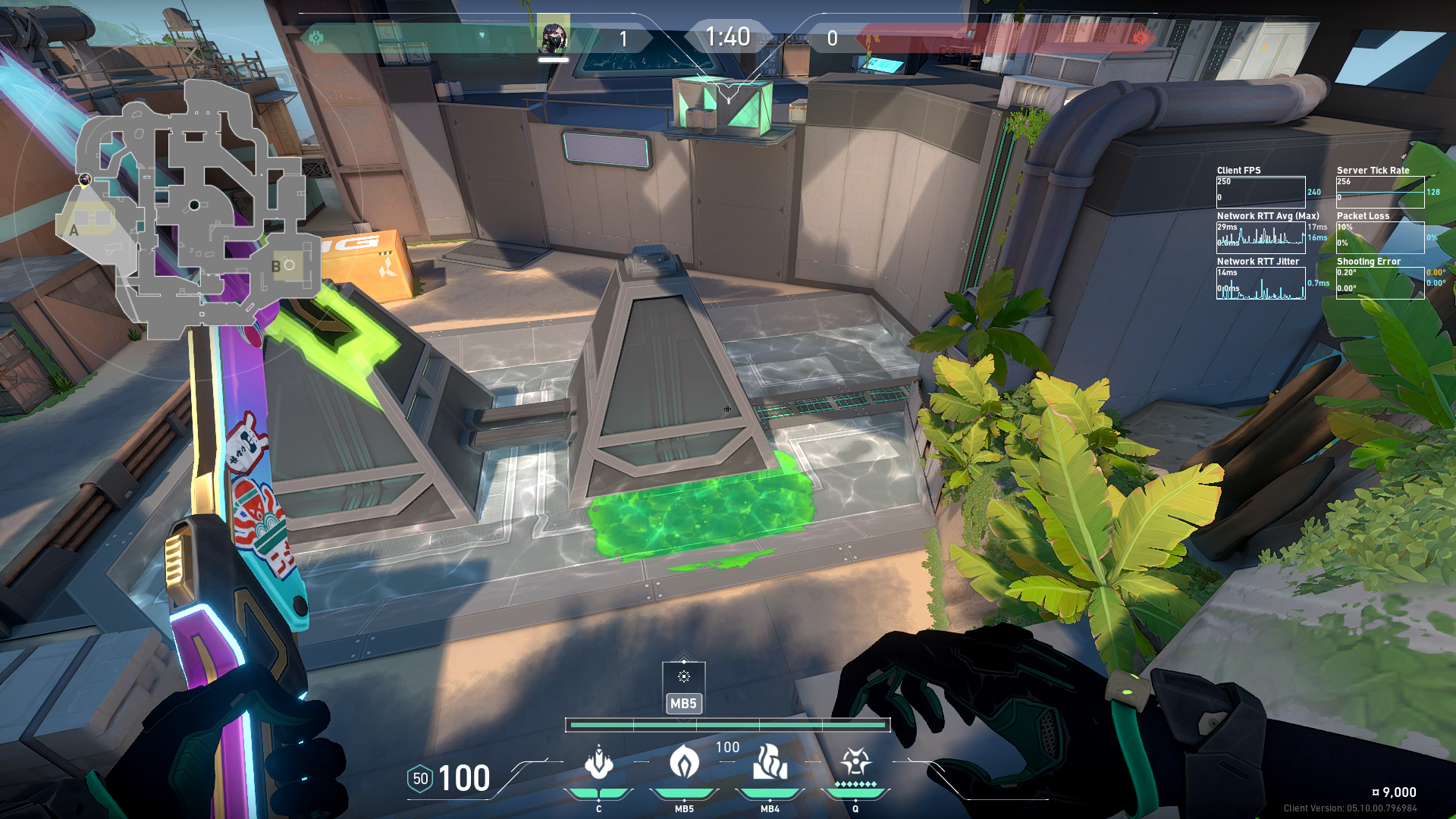This screenshot has width=1456, height=819.
Task: Use the Toxic Screen ability icon
Action: pyautogui.click(x=770, y=762)
